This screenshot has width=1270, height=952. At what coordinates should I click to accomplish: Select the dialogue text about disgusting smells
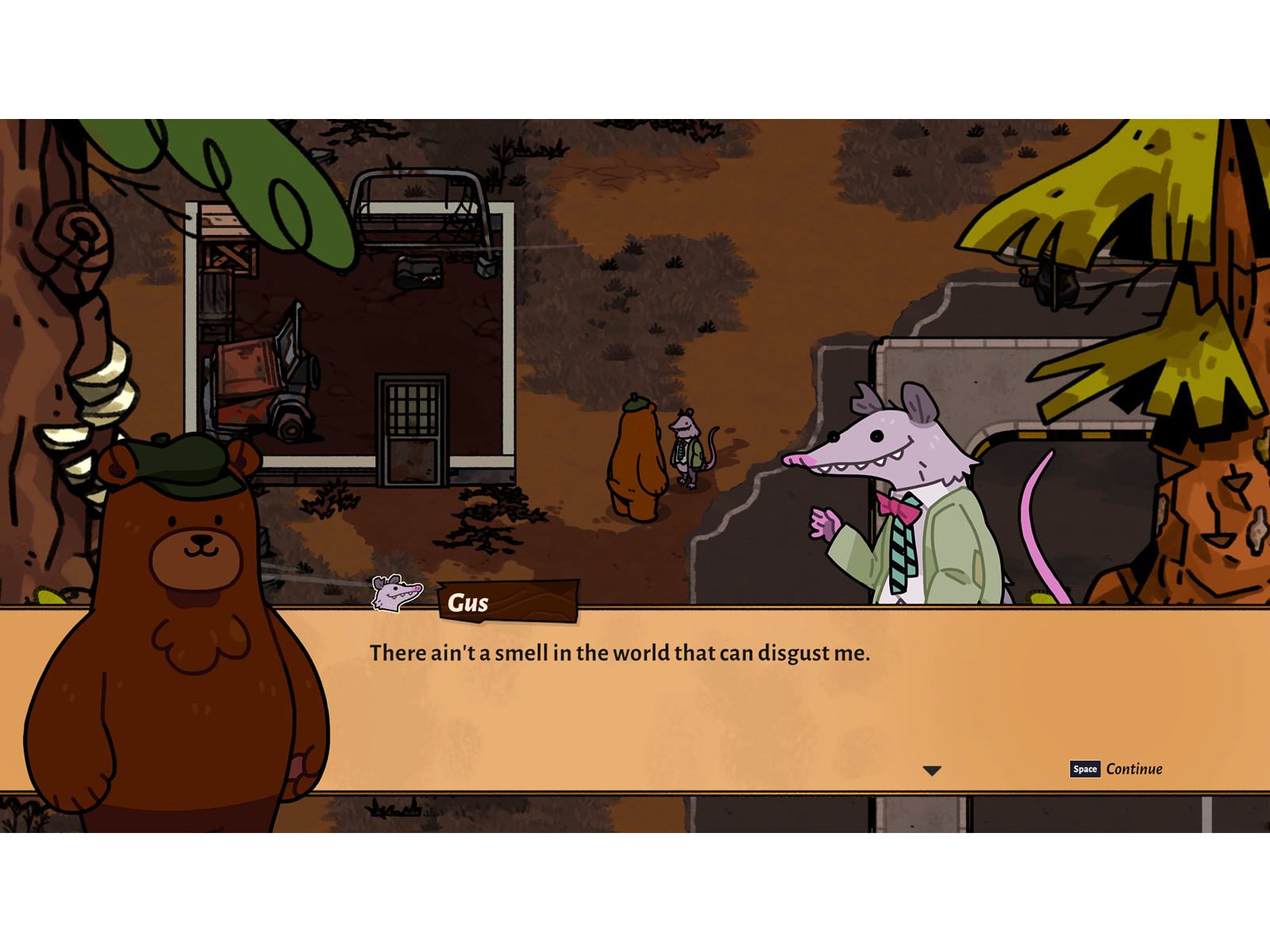coord(619,651)
